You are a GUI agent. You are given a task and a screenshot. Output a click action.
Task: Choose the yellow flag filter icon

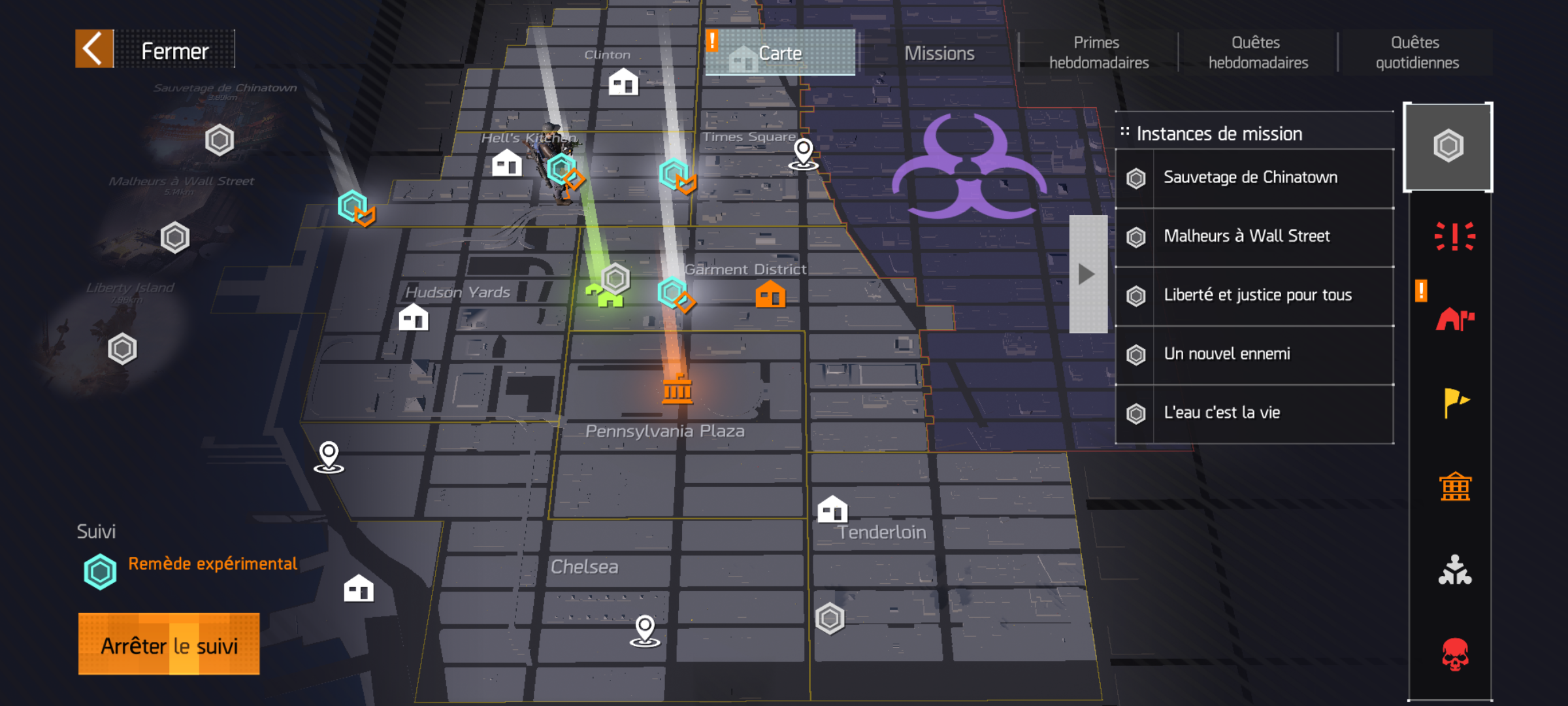click(x=1454, y=403)
